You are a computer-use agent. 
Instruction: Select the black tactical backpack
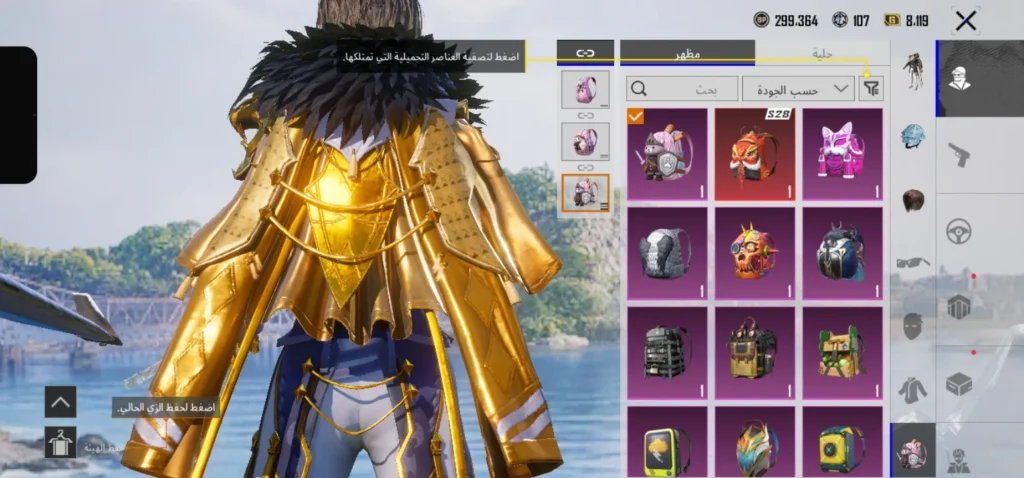[667, 351]
